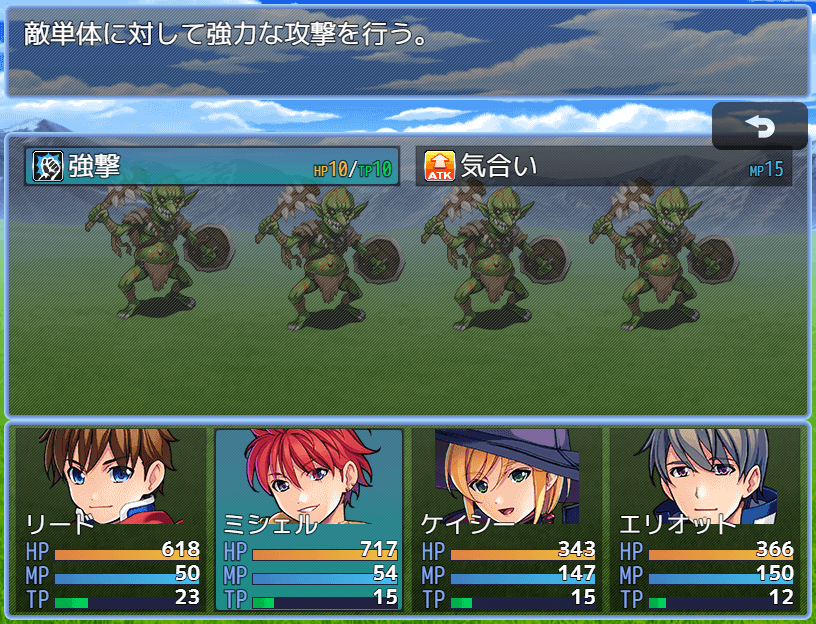The image size is (816, 624).
Task: Select リード's party status panel
Action: click(112, 519)
